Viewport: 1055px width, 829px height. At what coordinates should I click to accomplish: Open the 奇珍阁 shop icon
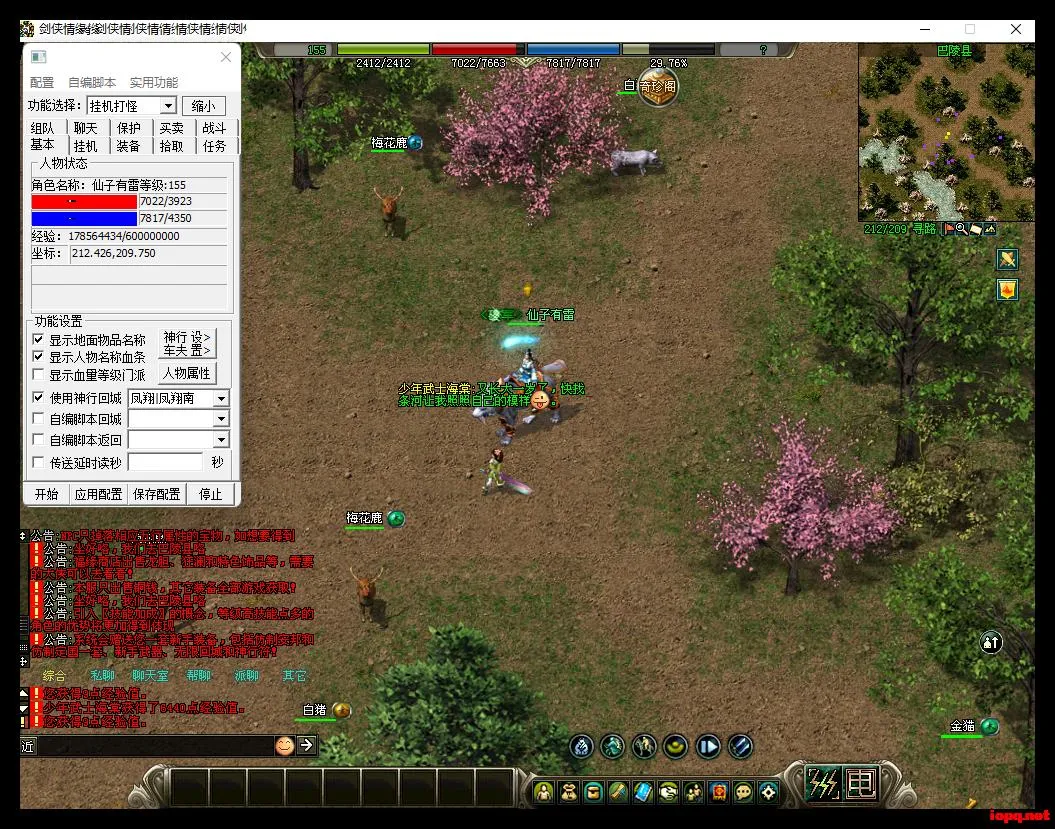click(x=658, y=87)
